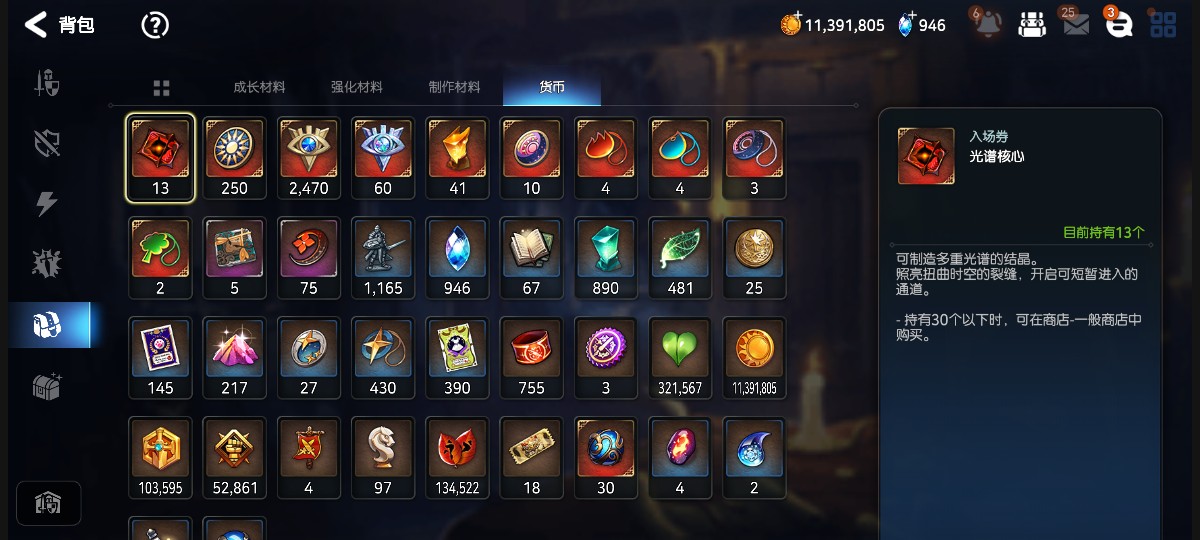Select the green heart item with 321,567
This screenshot has height=540, width=1200.
[x=680, y=358]
